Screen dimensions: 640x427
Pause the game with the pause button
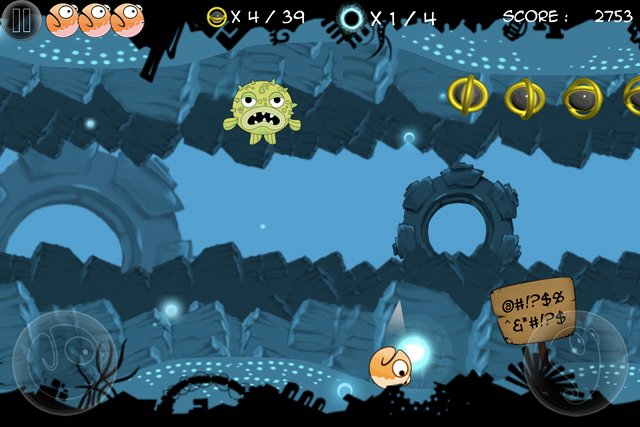21,19
